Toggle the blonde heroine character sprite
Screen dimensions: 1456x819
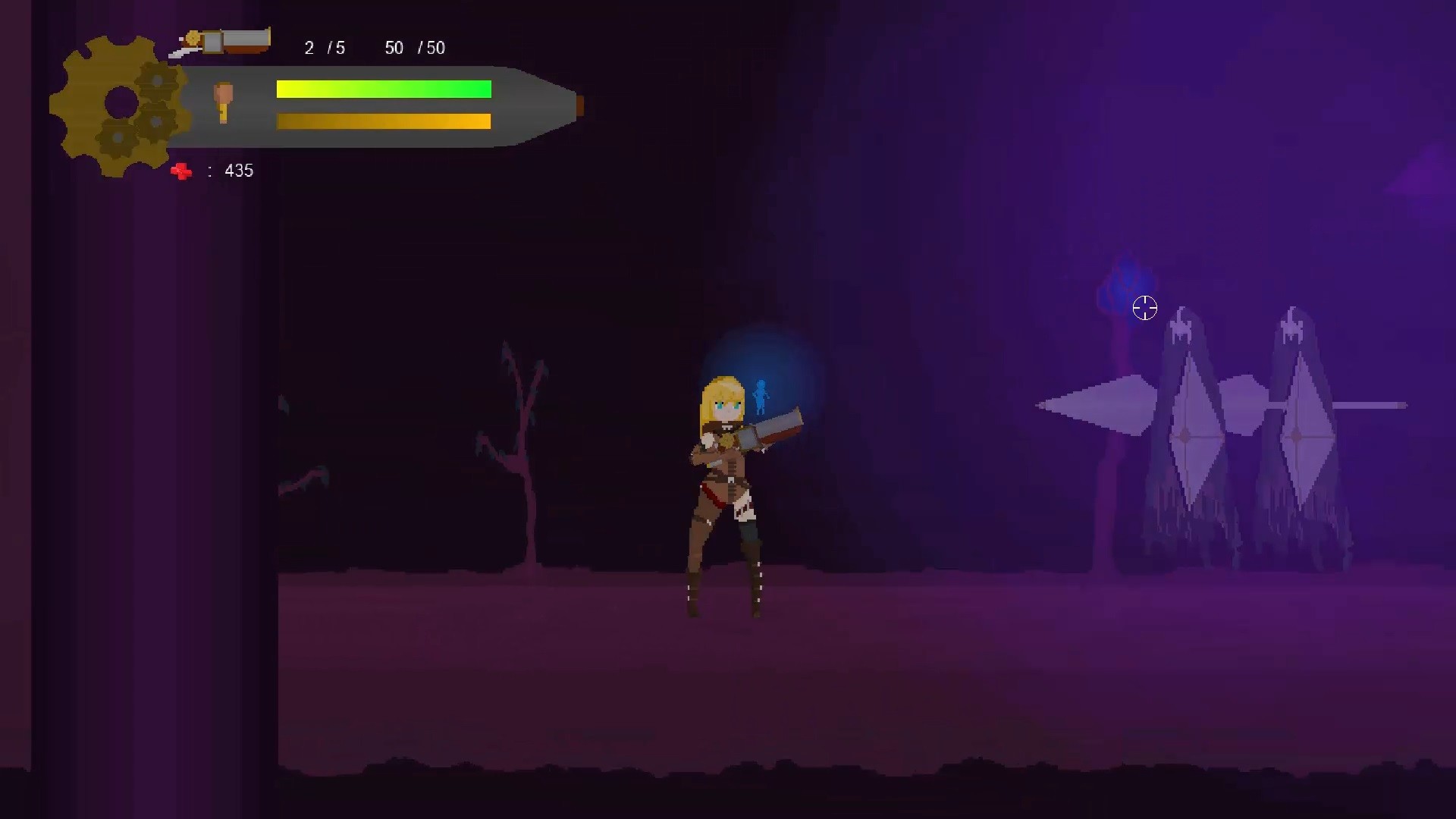[x=724, y=485]
